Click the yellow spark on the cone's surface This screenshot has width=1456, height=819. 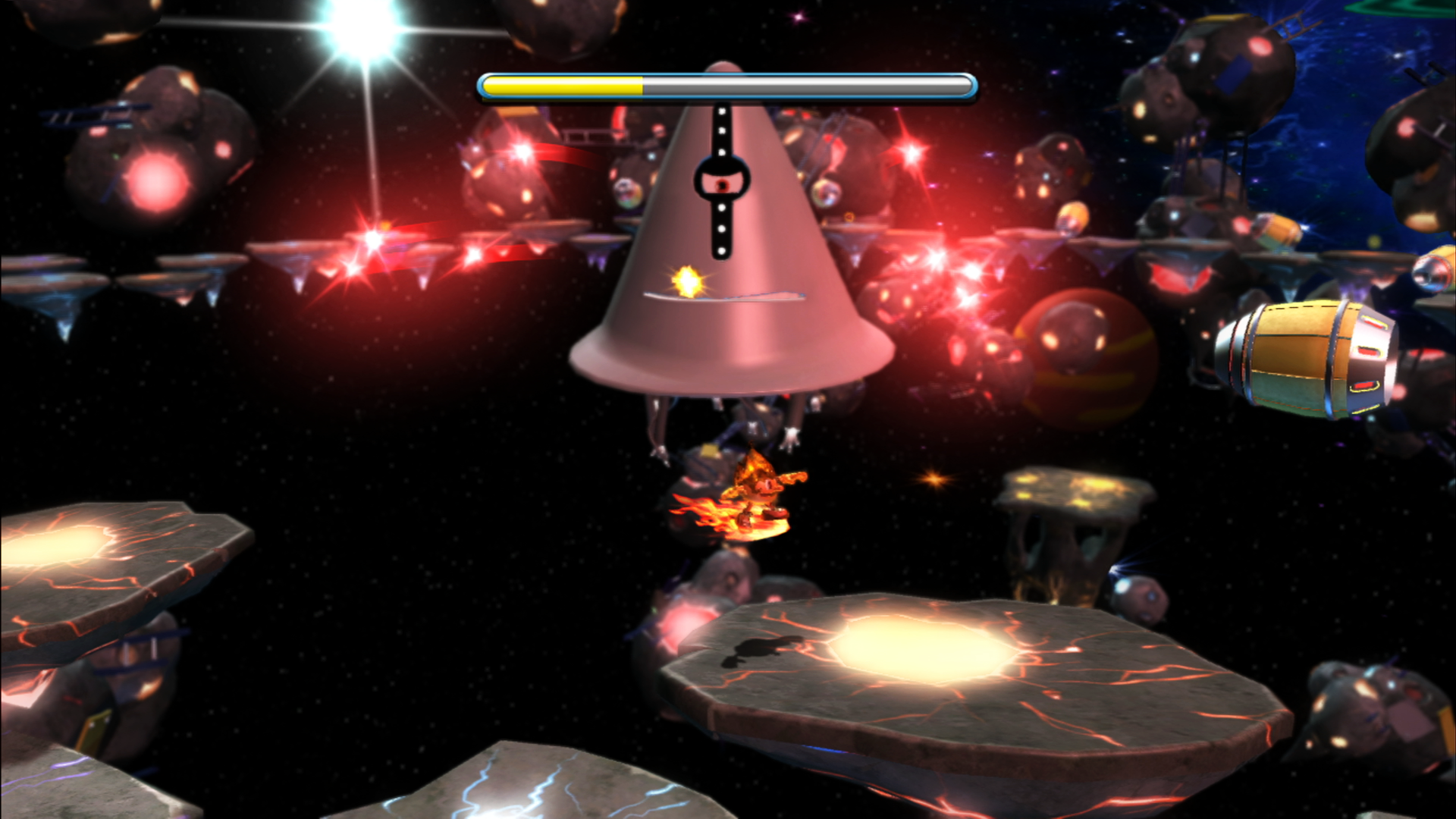click(x=686, y=281)
